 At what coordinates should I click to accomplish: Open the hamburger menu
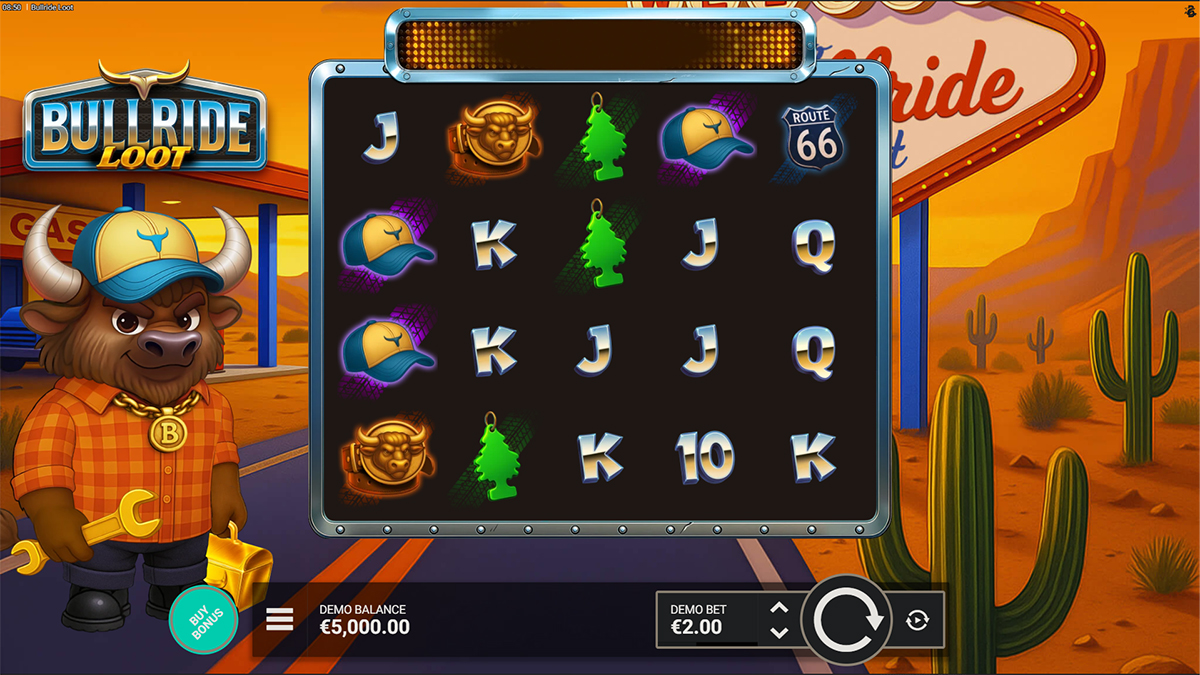click(x=280, y=620)
